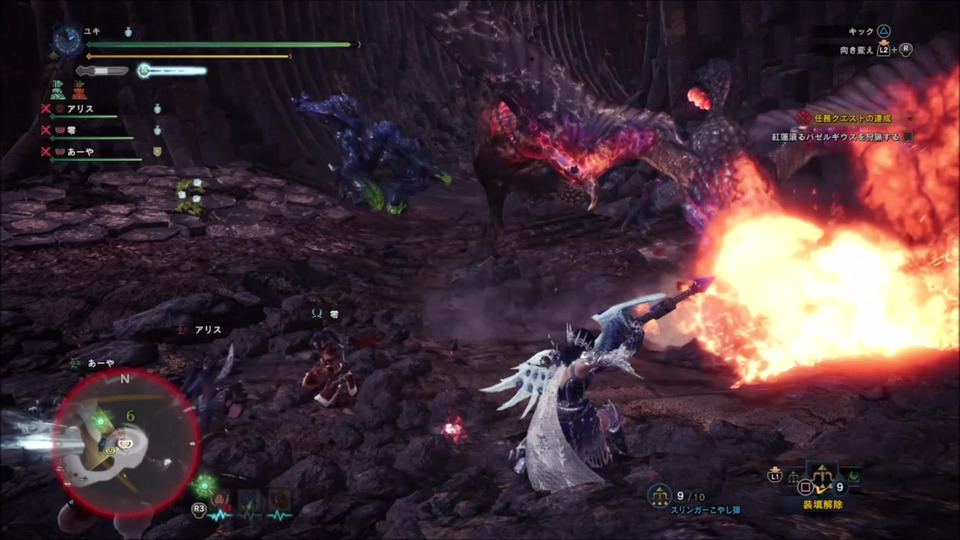The height and width of the screenshot is (540, 960).
Task: Open the circular minimap
Action: (125, 440)
